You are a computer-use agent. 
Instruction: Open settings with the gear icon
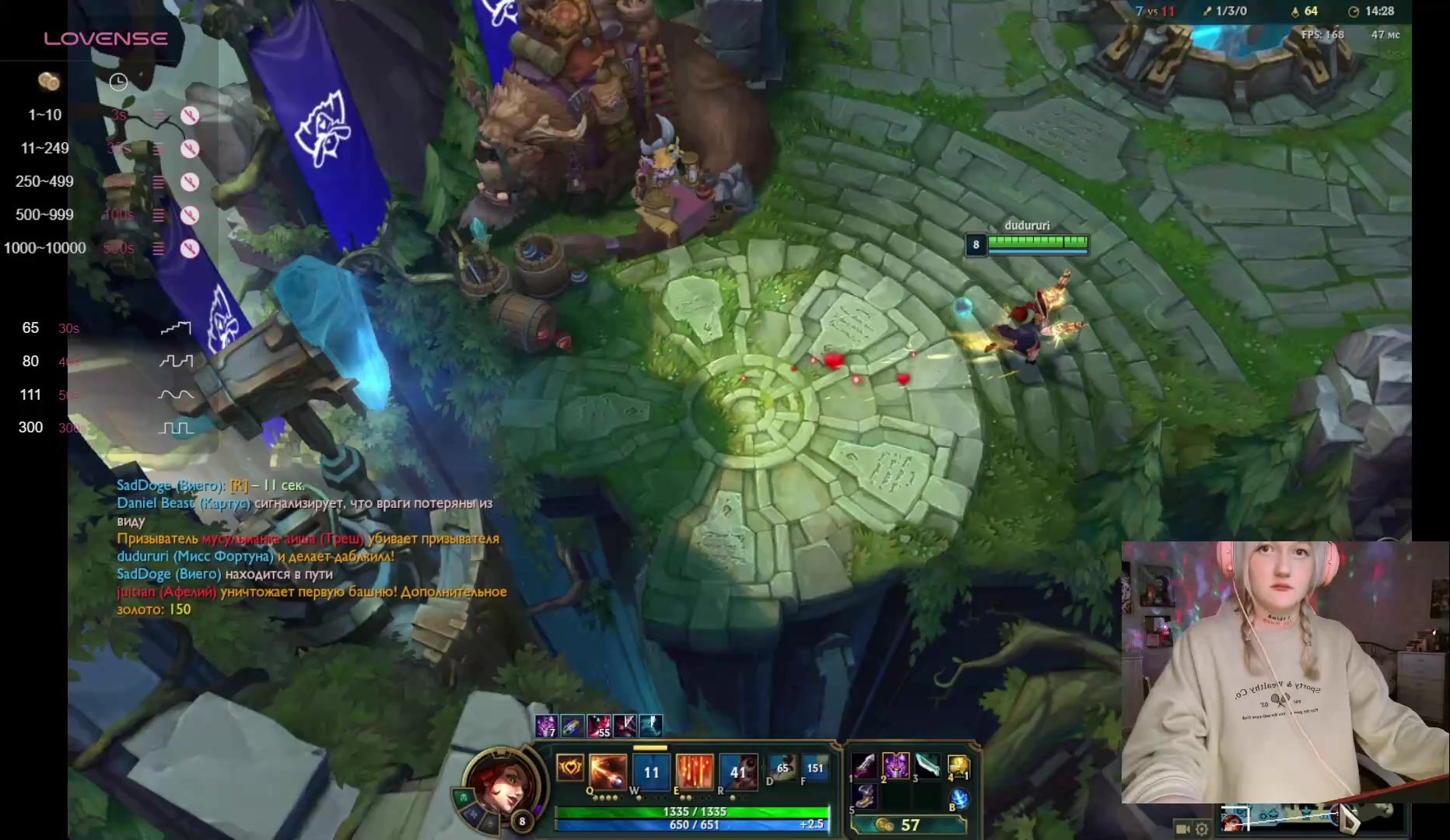[x=1202, y=829]
